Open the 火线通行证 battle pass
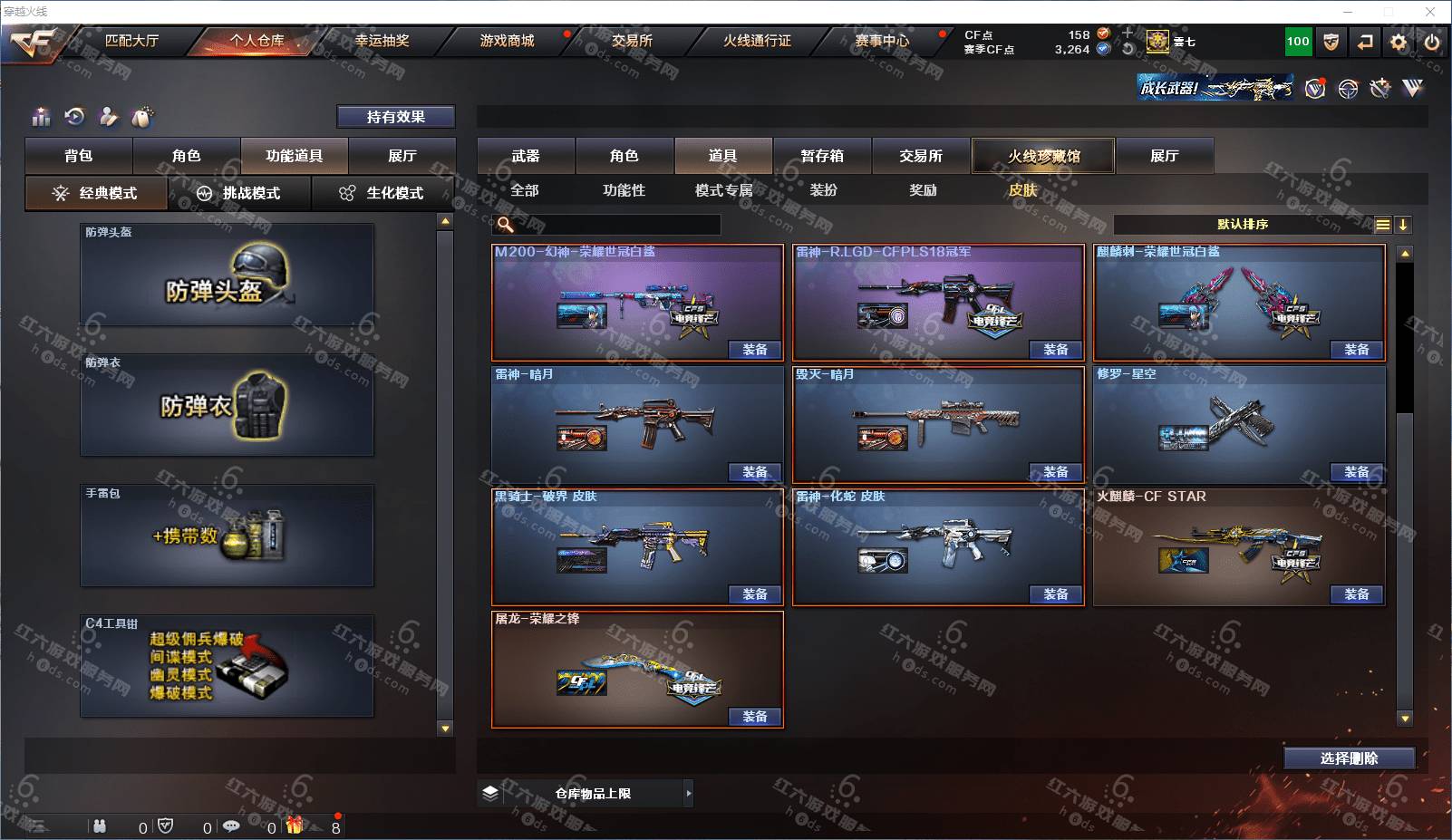 click(757, 41)
